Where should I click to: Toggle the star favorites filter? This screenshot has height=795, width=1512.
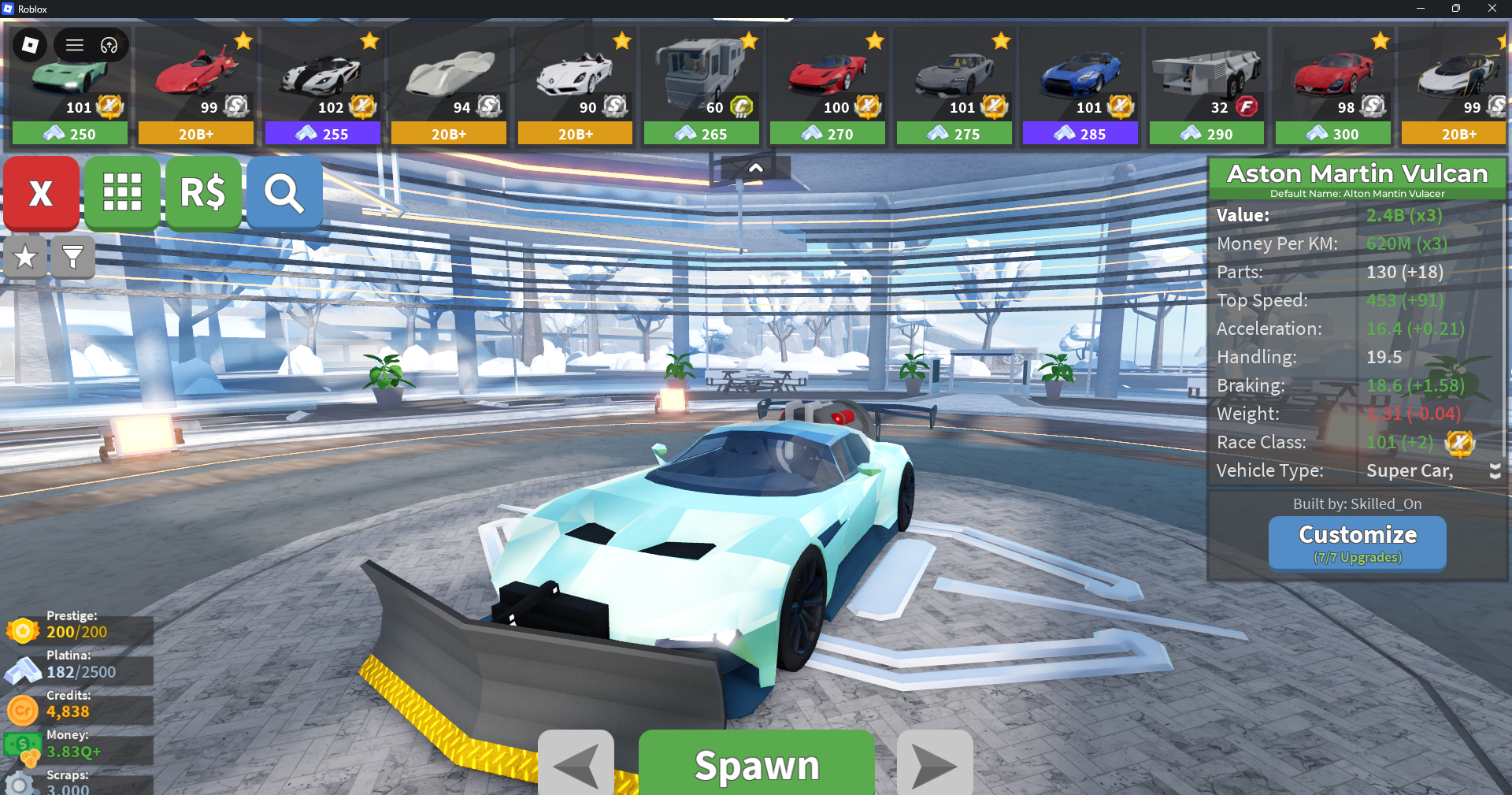click(x=25, y=257)
